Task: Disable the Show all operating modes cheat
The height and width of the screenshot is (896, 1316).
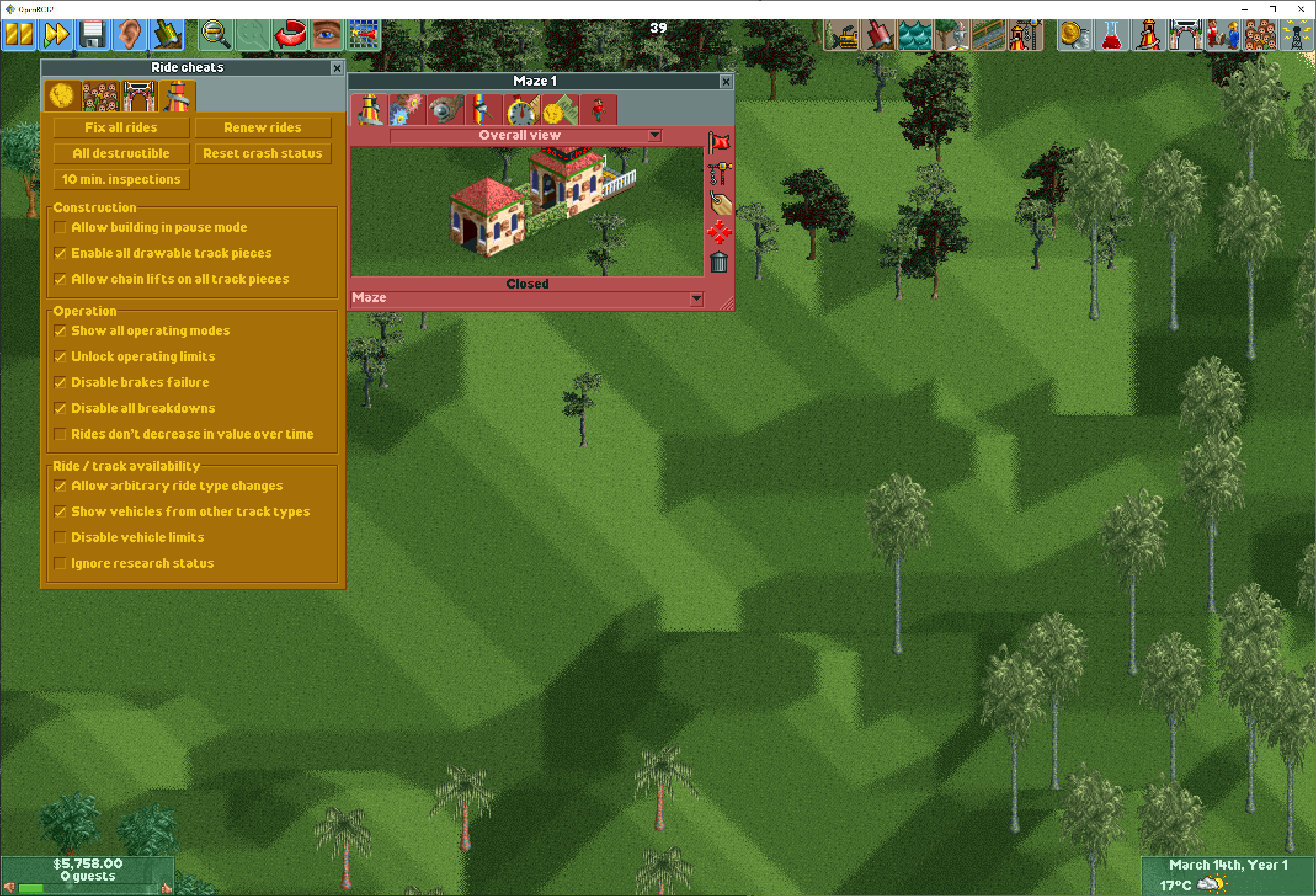Action: pos(60,331)
